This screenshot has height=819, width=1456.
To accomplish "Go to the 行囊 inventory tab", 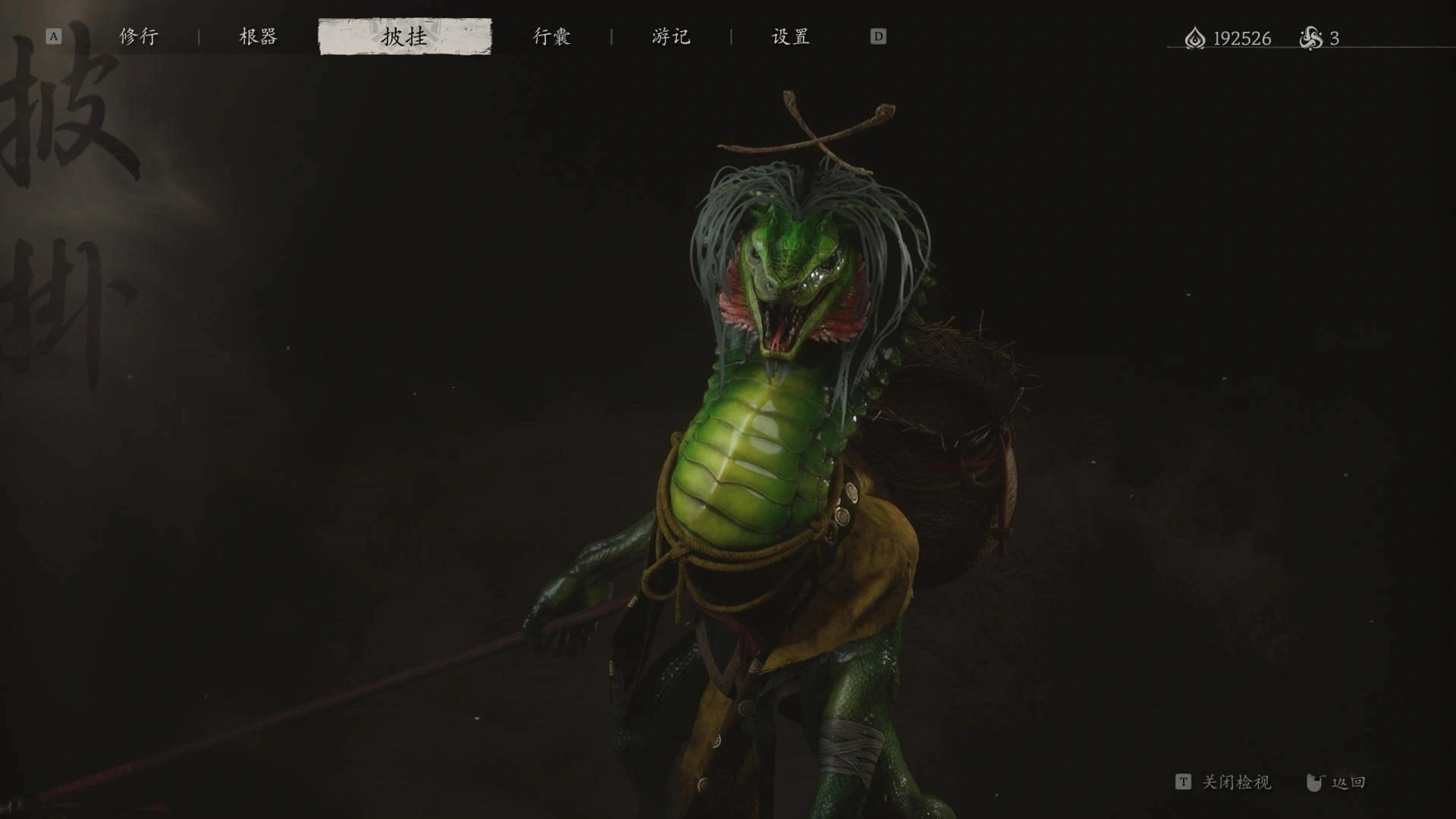I will tap(551, 36).
